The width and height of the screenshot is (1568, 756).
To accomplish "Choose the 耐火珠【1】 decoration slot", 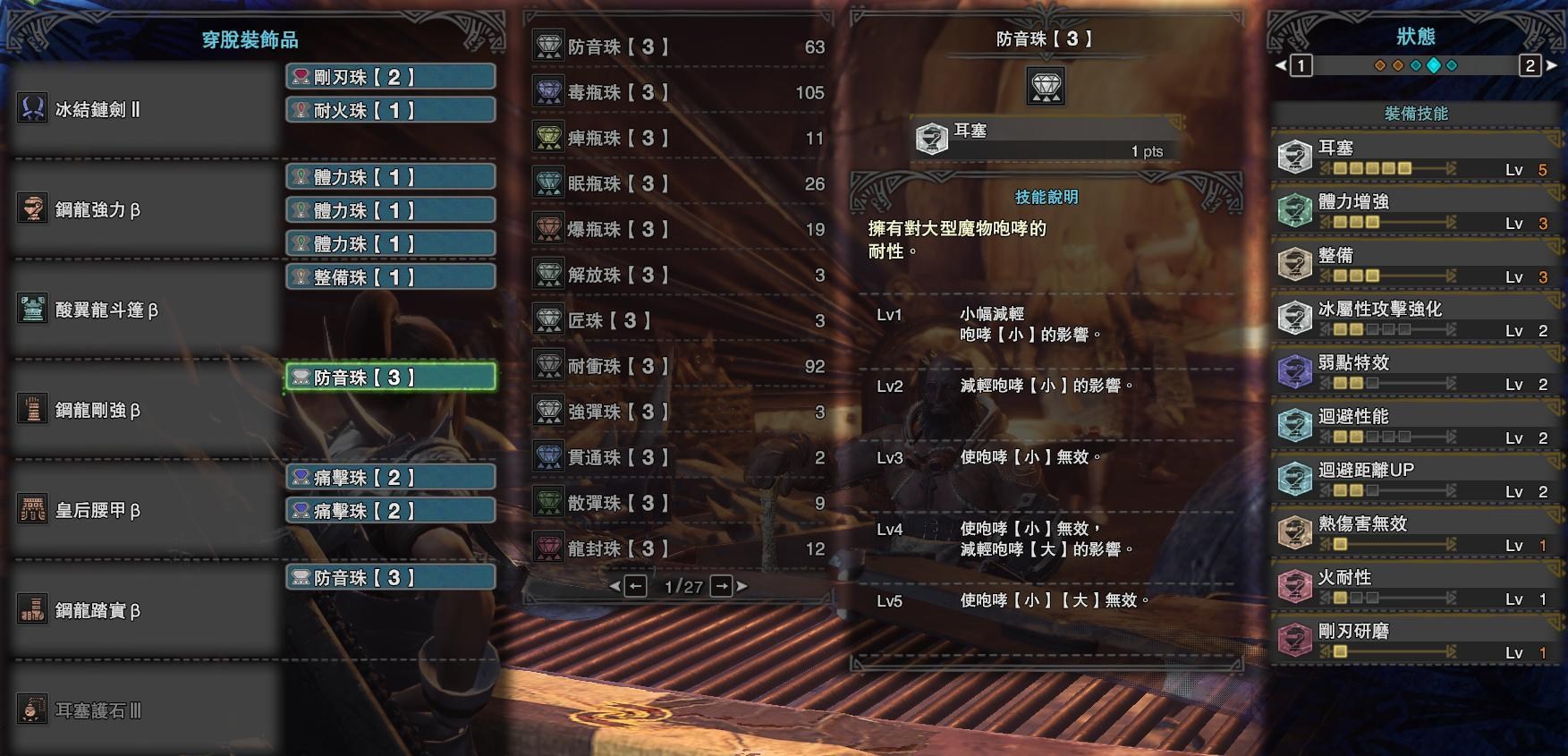I will [391, 110].
